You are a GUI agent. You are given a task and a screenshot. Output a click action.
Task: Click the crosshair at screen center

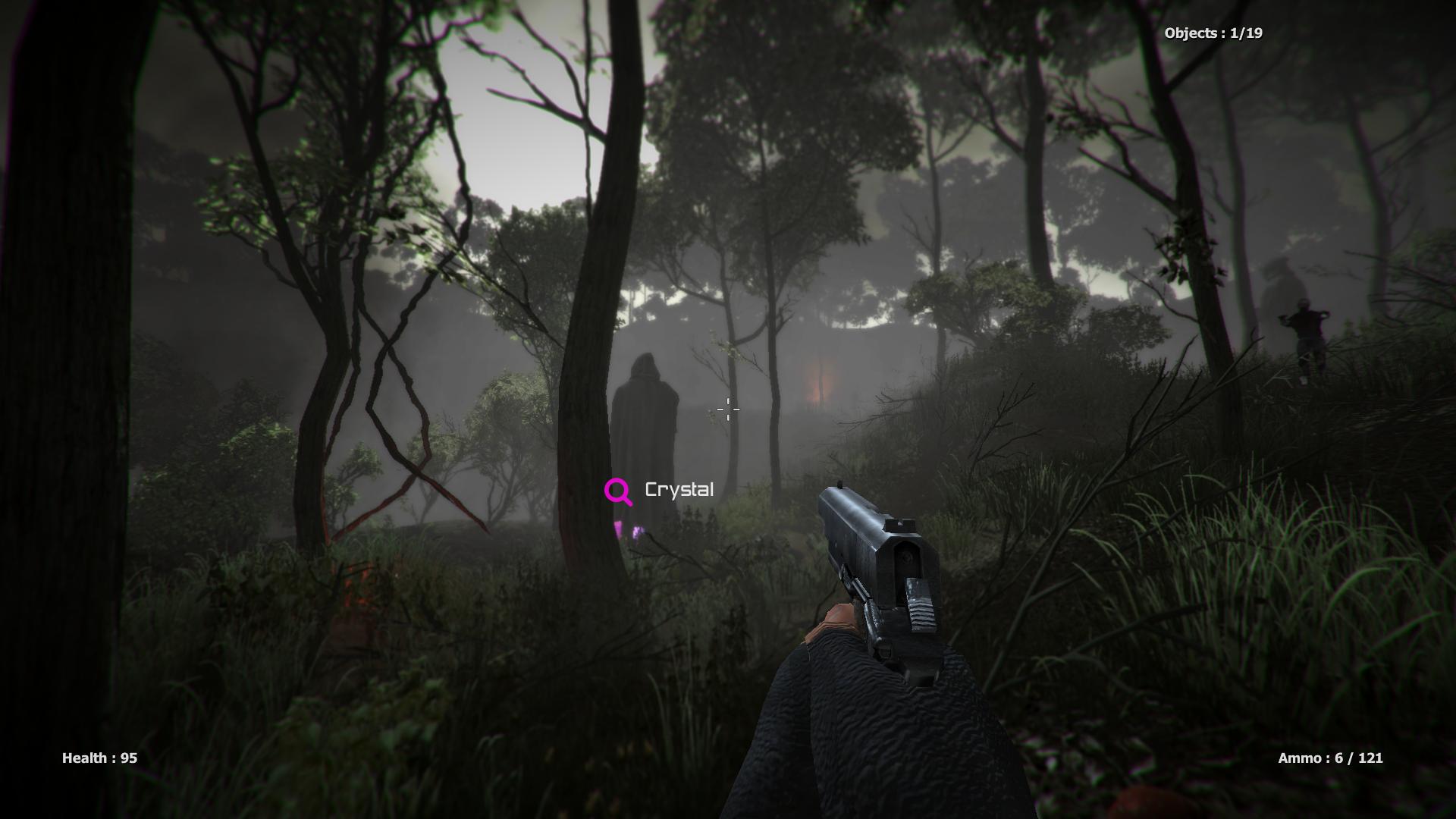point(726,409)
